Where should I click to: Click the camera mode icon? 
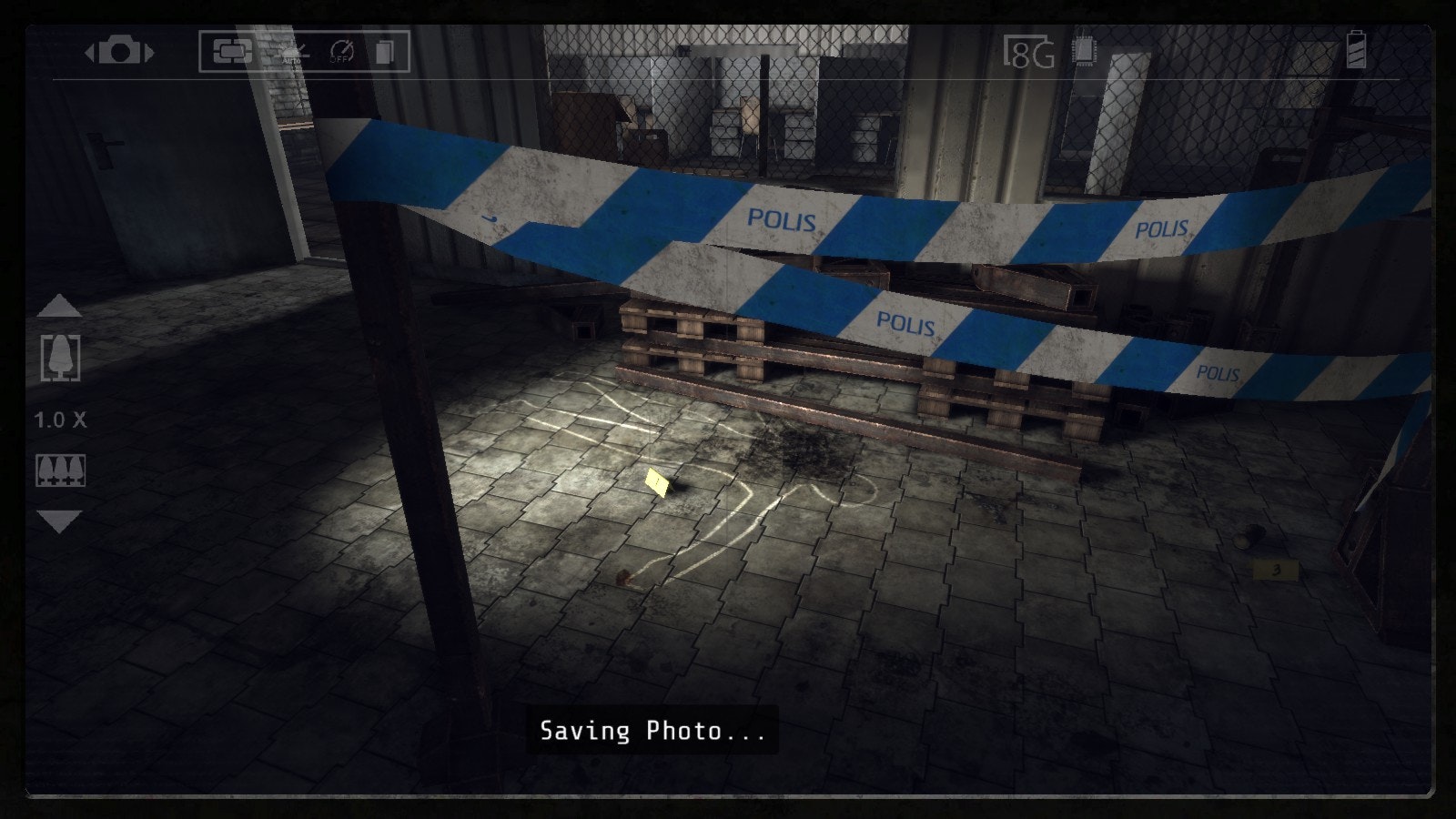pyautogui.click(x=119, y=51)
